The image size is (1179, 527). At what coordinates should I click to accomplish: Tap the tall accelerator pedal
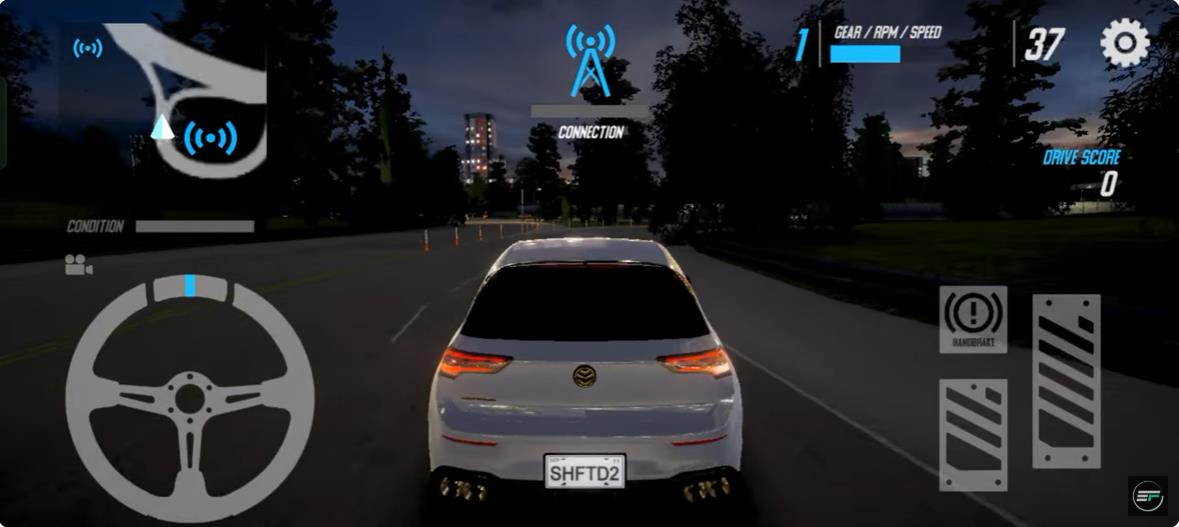pos(1066,381)
